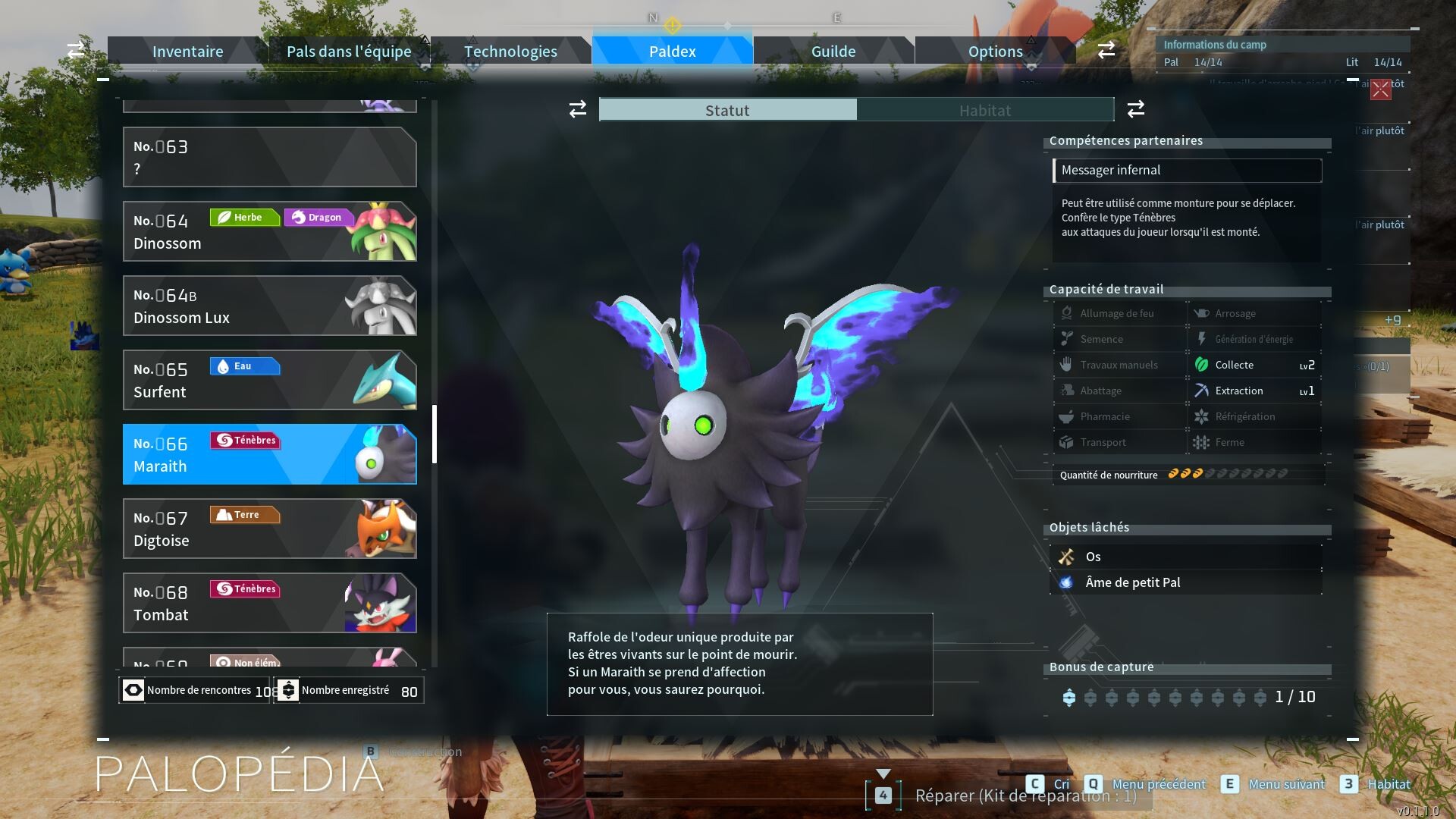Click the Messager infernal partner skill
This screenshot has width=1456, height=819.
(x=1187, y=171)
